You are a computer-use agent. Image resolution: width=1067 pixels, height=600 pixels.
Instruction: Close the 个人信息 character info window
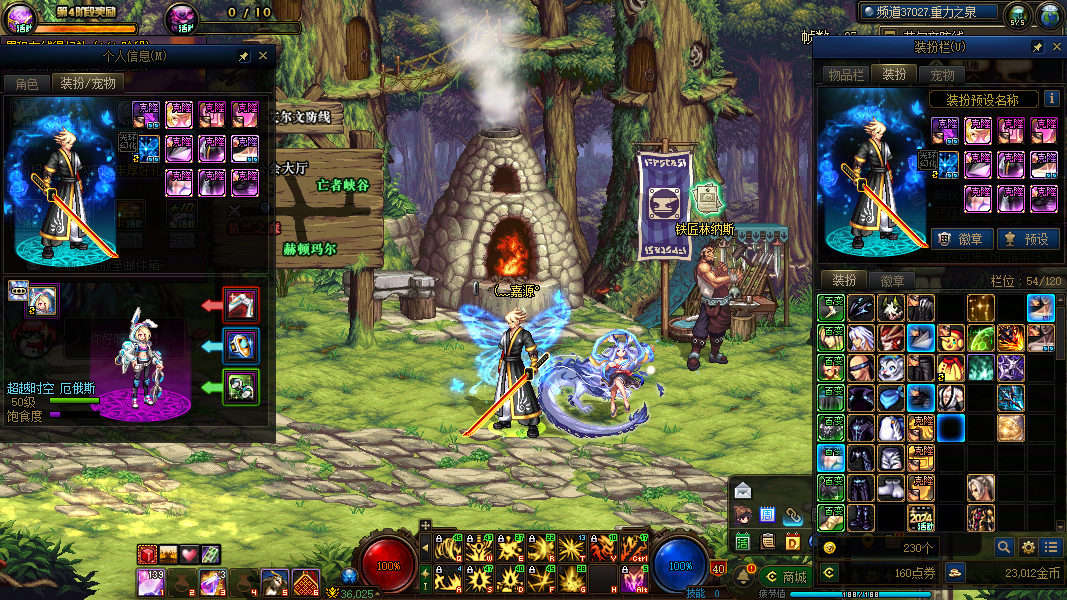click(x=263, y=57)
